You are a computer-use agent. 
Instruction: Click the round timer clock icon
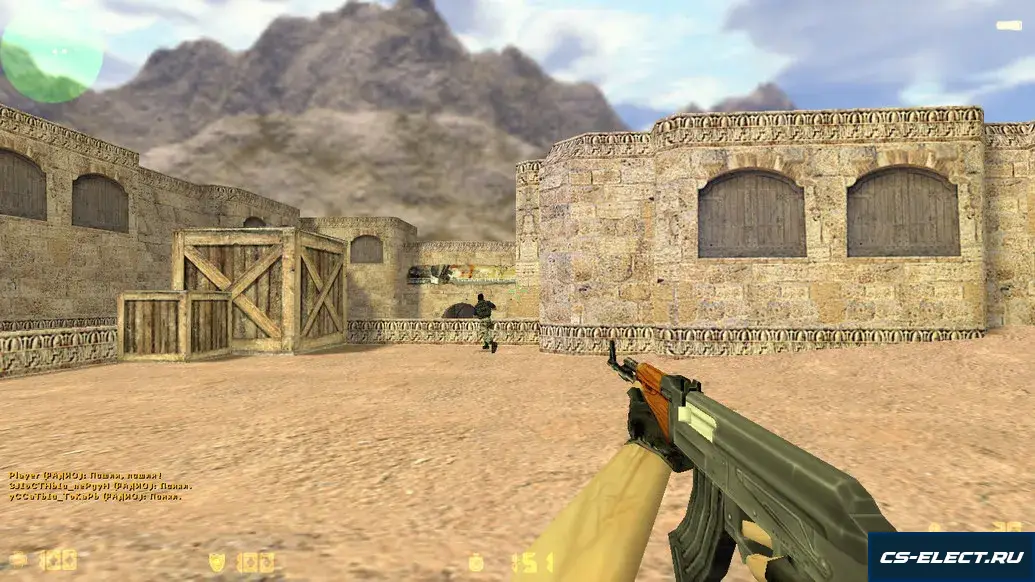pos(476,562)
